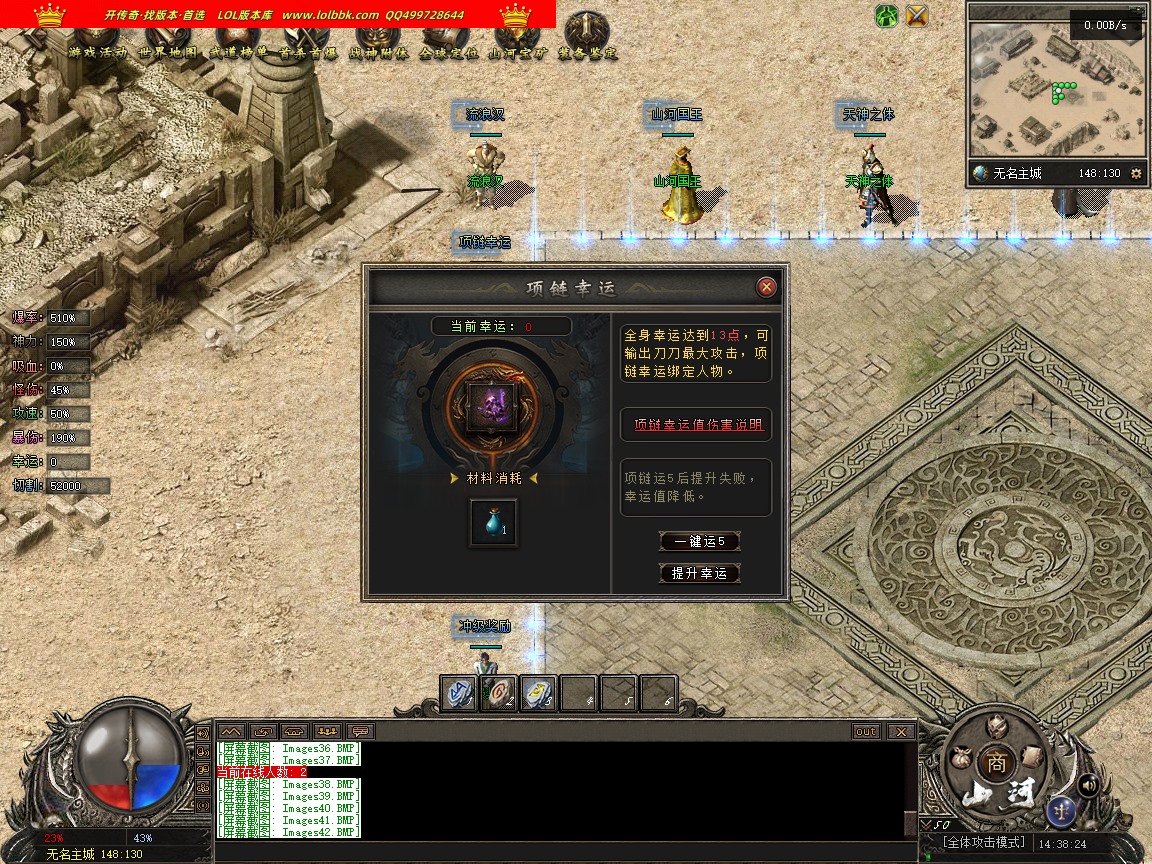Click the 提升幸运 upgrade luck button
Viewport: 1152px width, 864px height.
pos(700,573)
